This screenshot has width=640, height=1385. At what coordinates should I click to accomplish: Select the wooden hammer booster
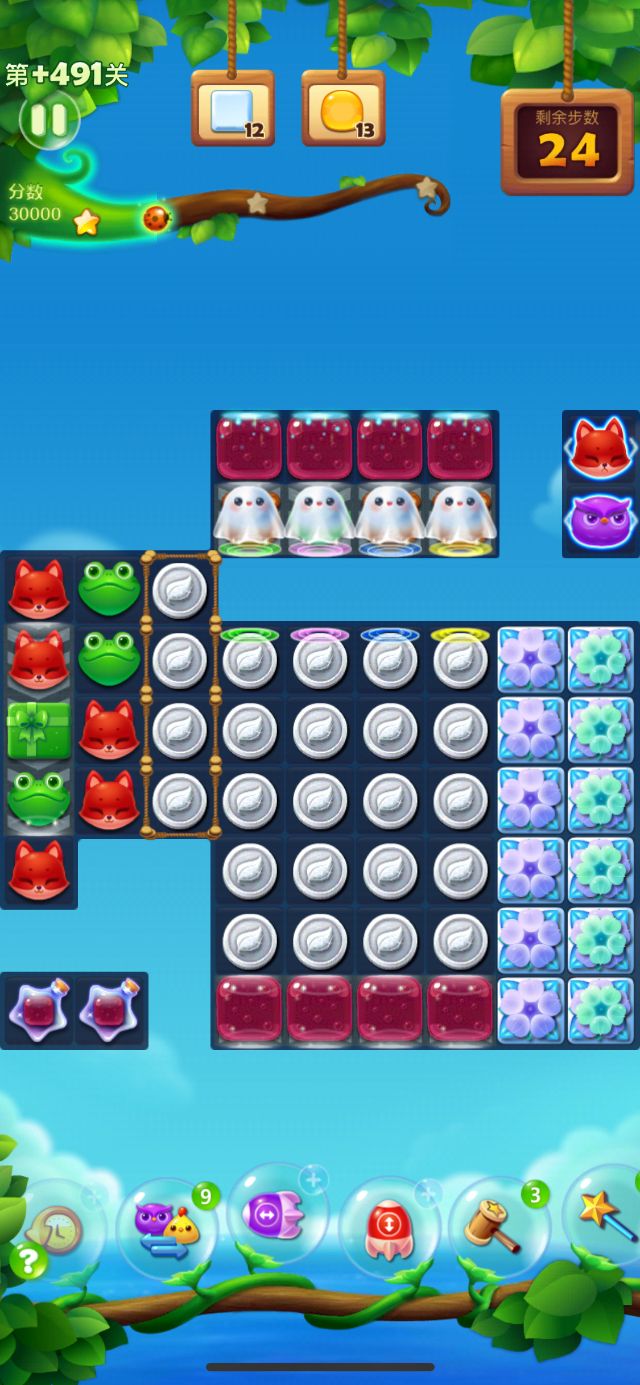click(497, 1226)
